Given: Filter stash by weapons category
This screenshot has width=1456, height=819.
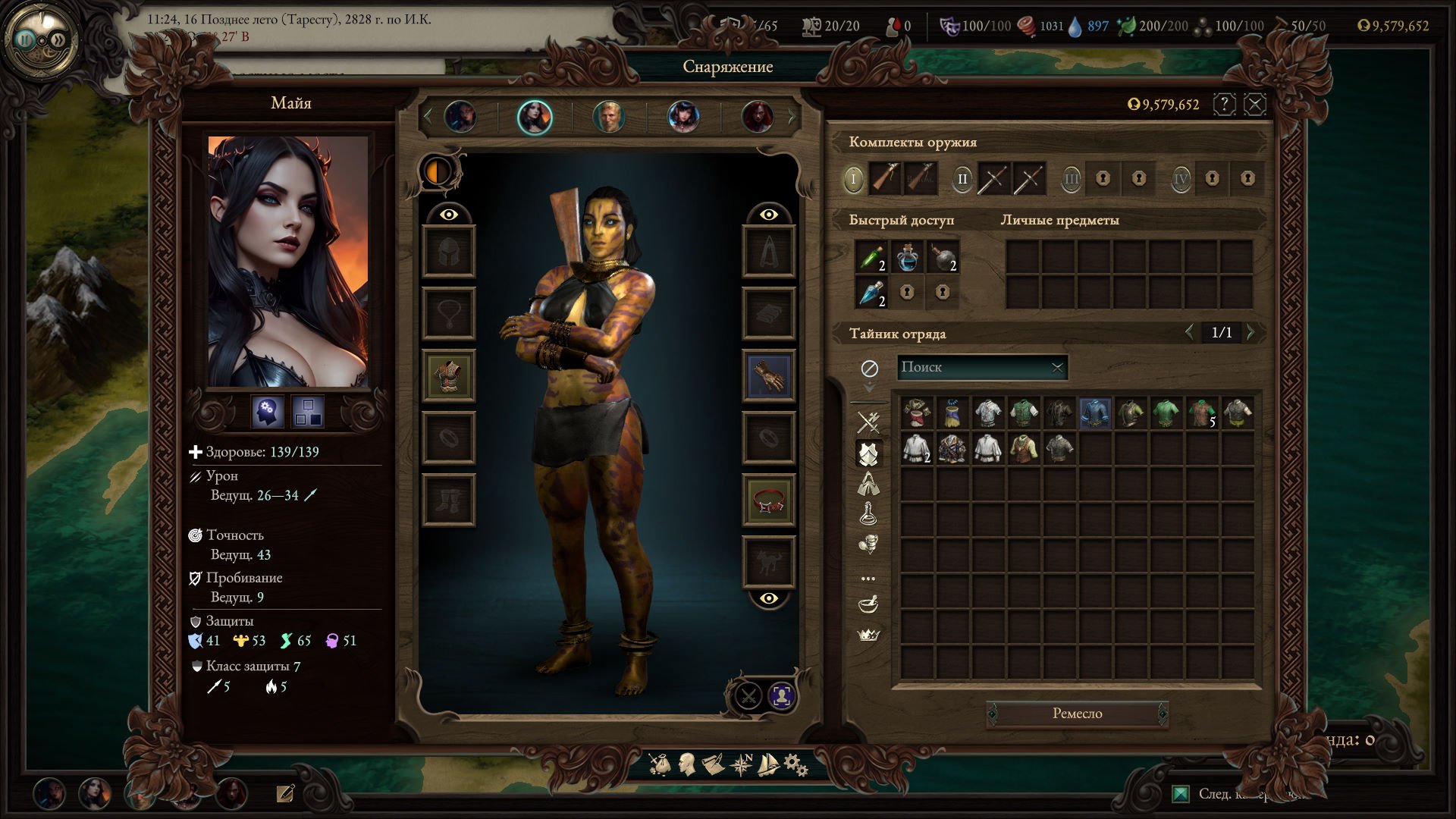Looking at the screenshot, I should point(868,422).
